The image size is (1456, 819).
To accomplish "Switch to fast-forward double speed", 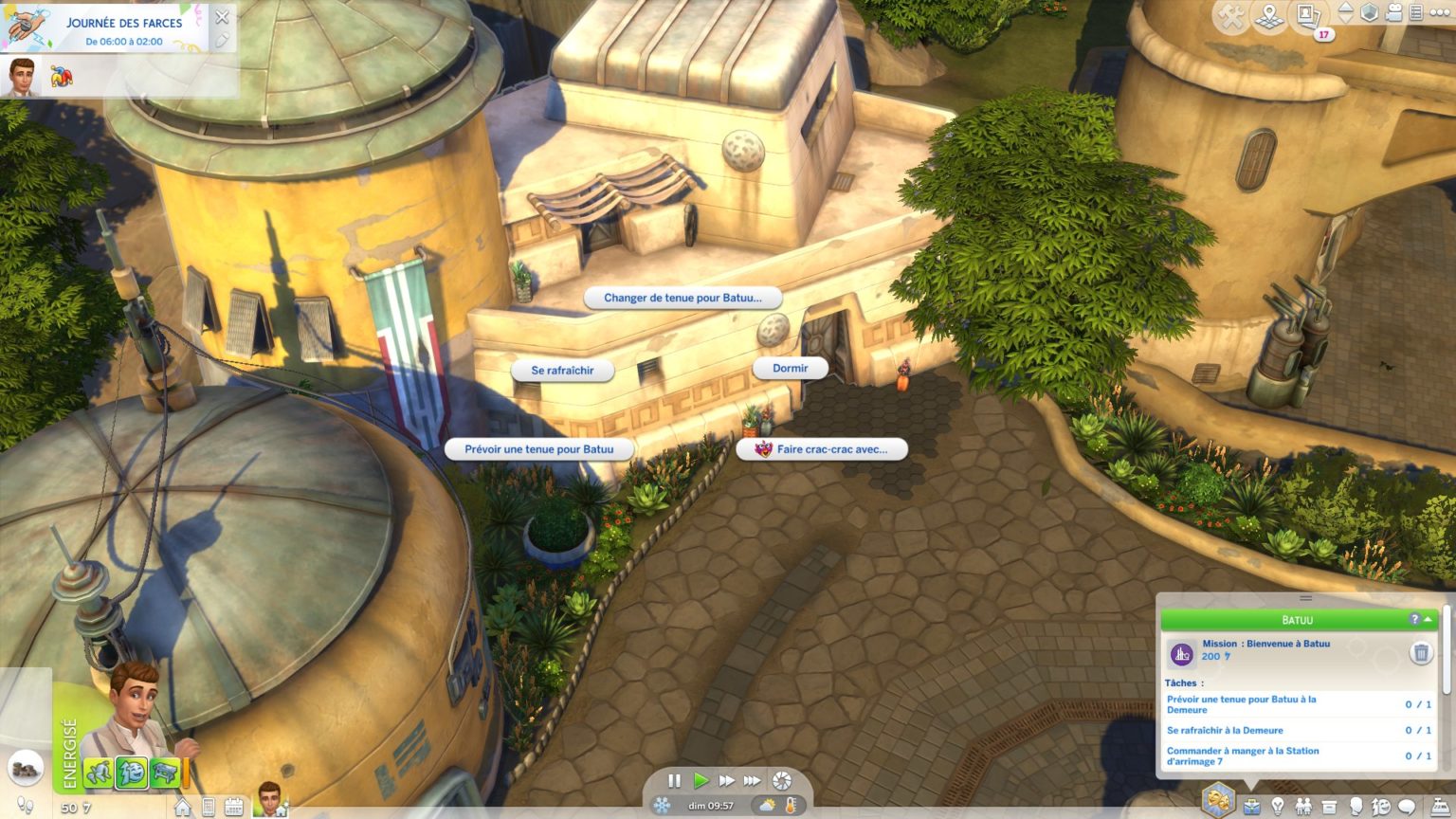I will [726, 781].
